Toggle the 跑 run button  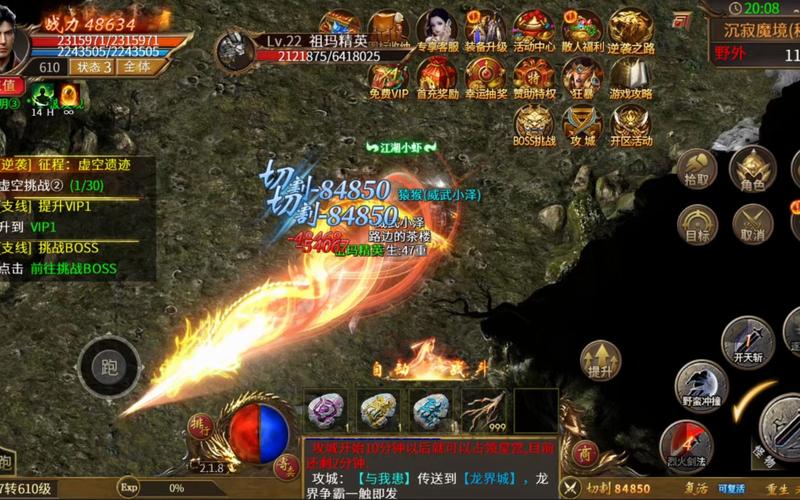pos(106,366)
